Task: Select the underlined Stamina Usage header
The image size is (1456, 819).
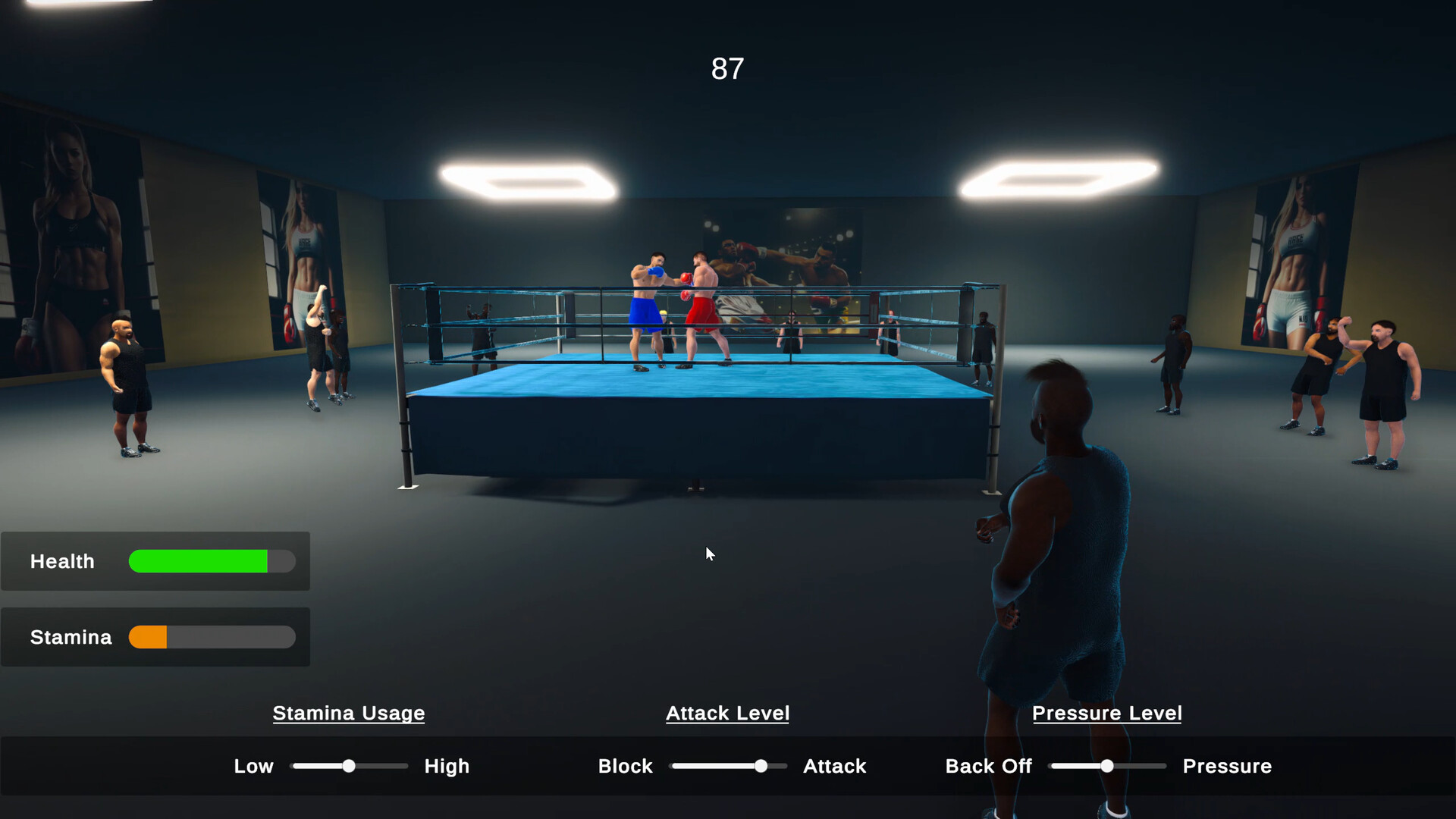Action: (x=348, y=713)
